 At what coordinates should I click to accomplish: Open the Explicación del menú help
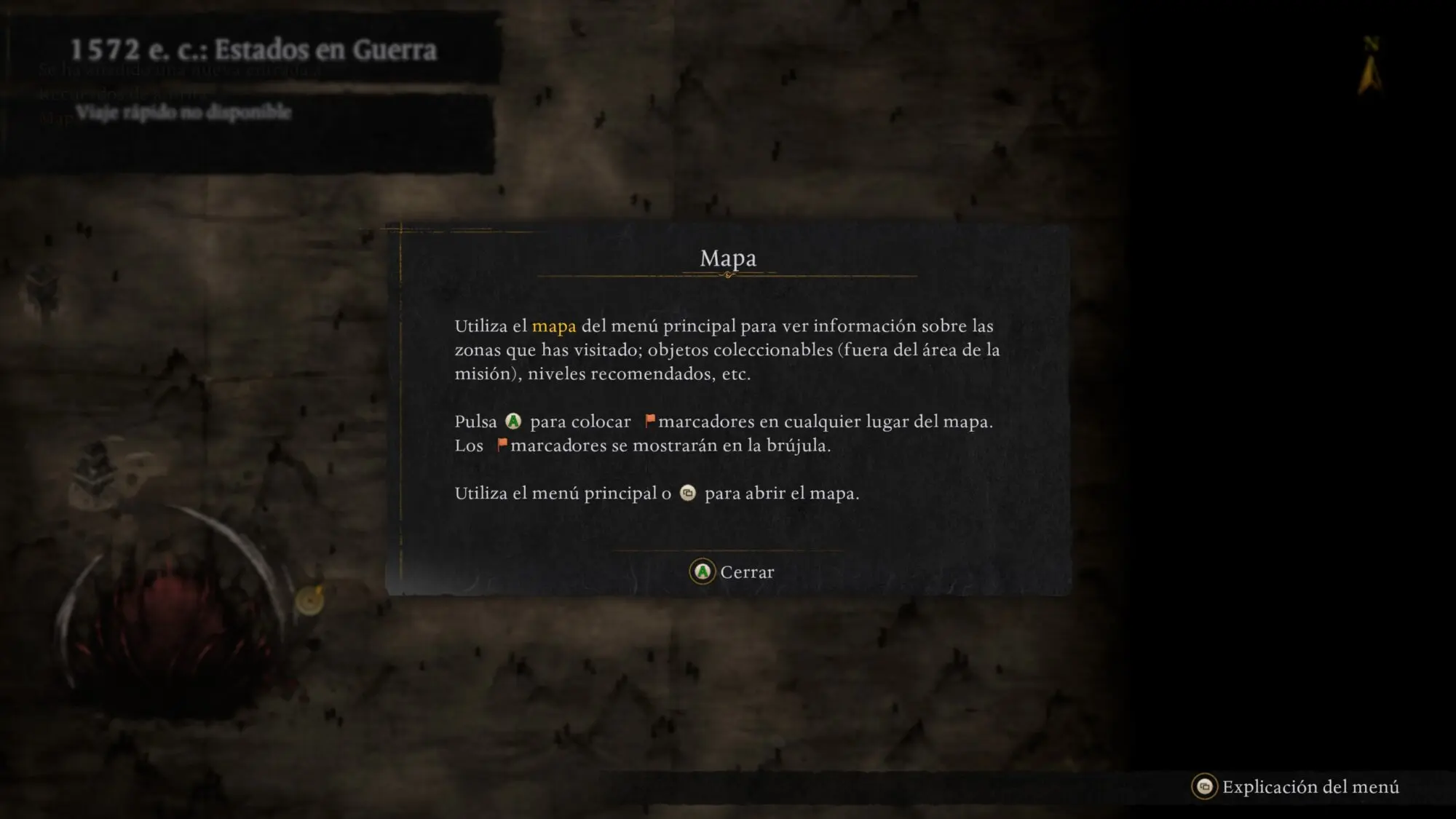[x=1296, y=787]
